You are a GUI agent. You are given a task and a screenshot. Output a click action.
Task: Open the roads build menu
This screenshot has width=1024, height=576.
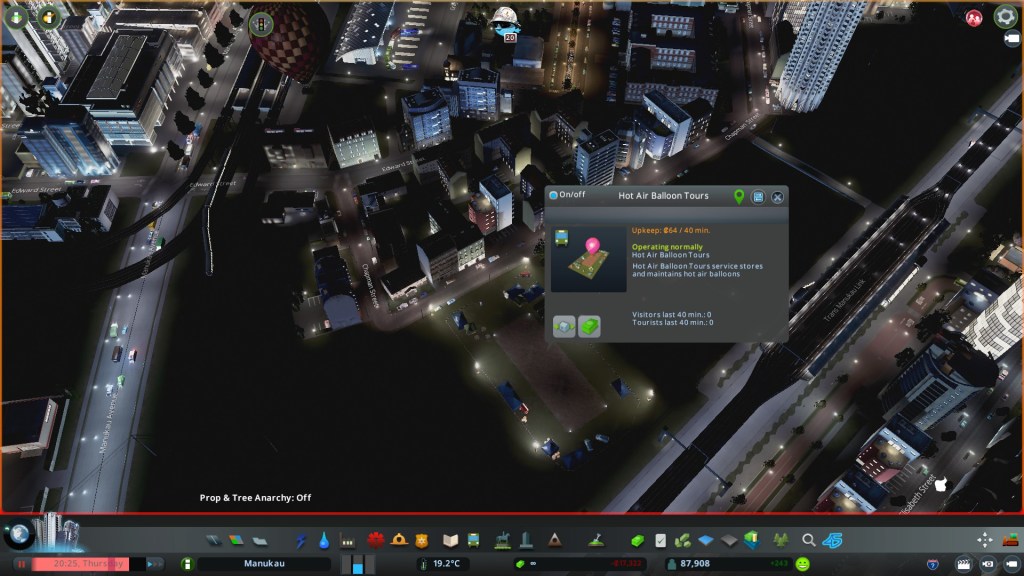coord(213,541)
